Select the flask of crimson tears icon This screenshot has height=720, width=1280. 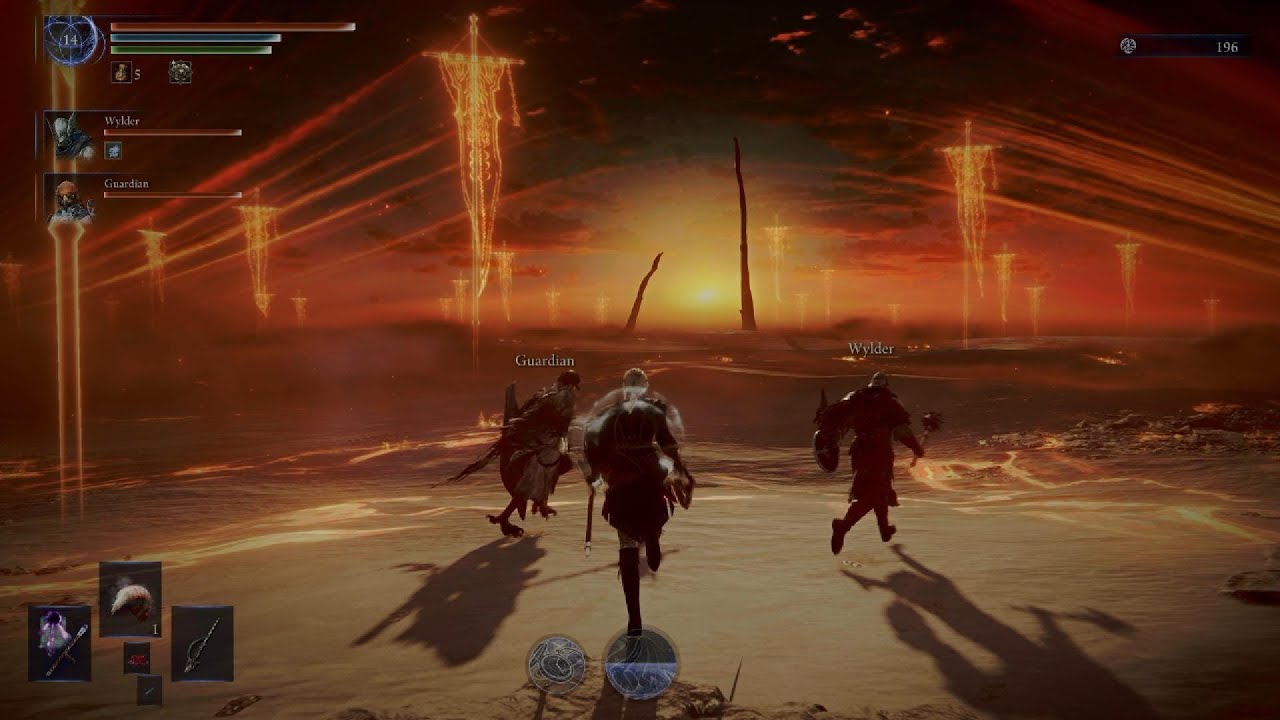click(122, 72)
